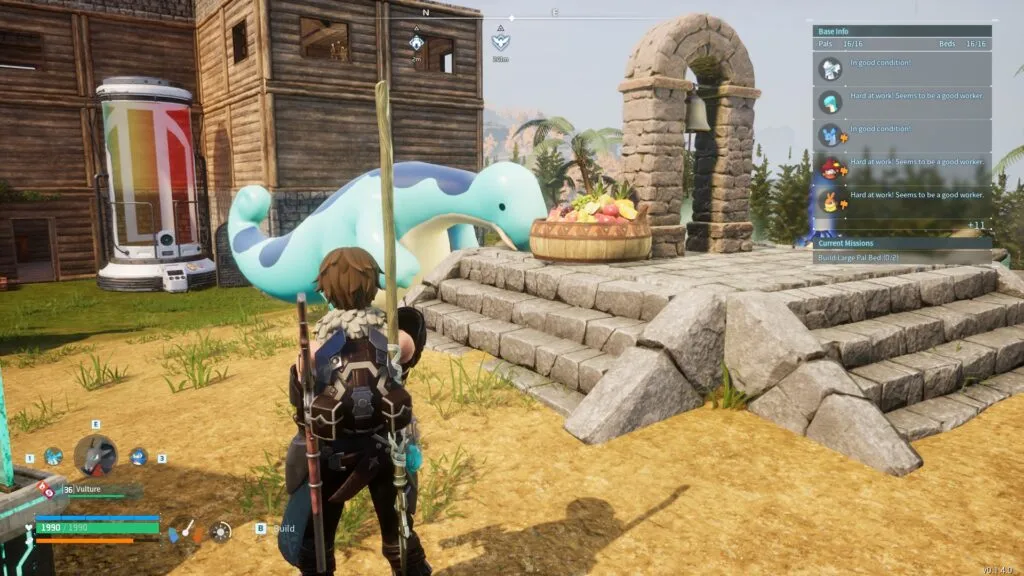
Task: Expand the +11 additional pals indicator
Action: coord(977,224)
